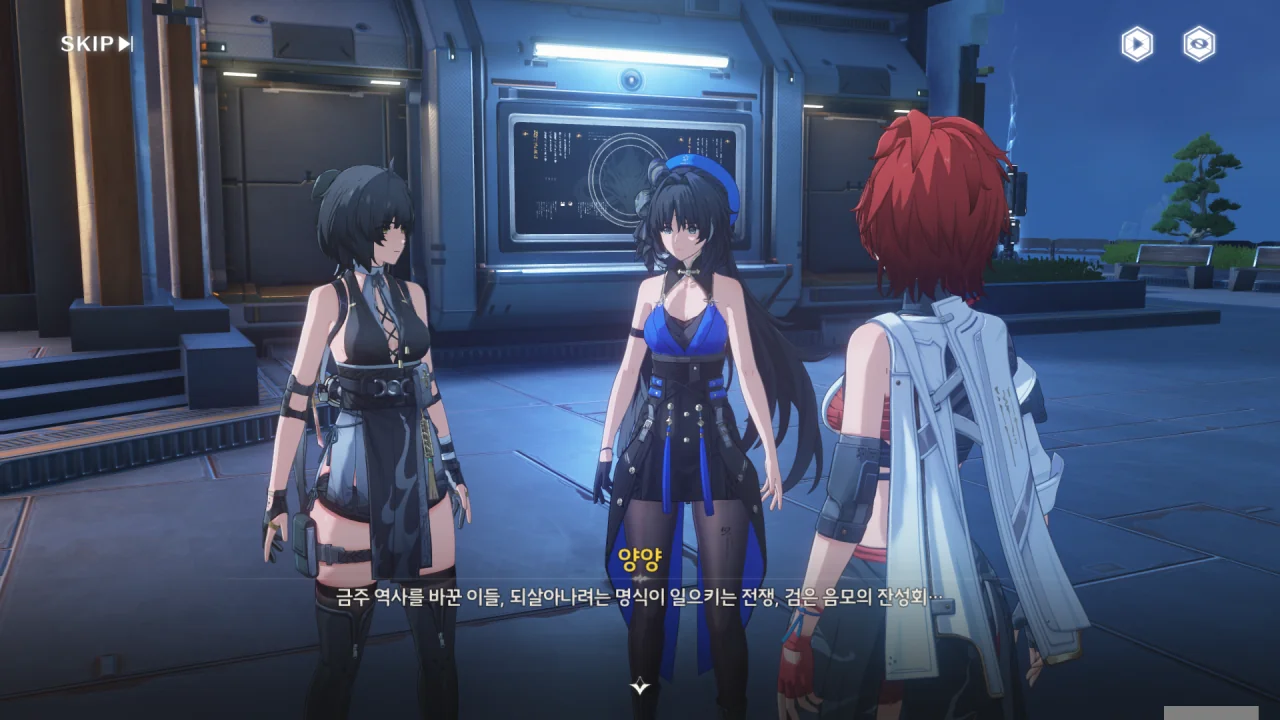This screenshot has width=1280, height=720.
Task: Advance dialogue using the continue arrow
Action: [x=640, y=686]
